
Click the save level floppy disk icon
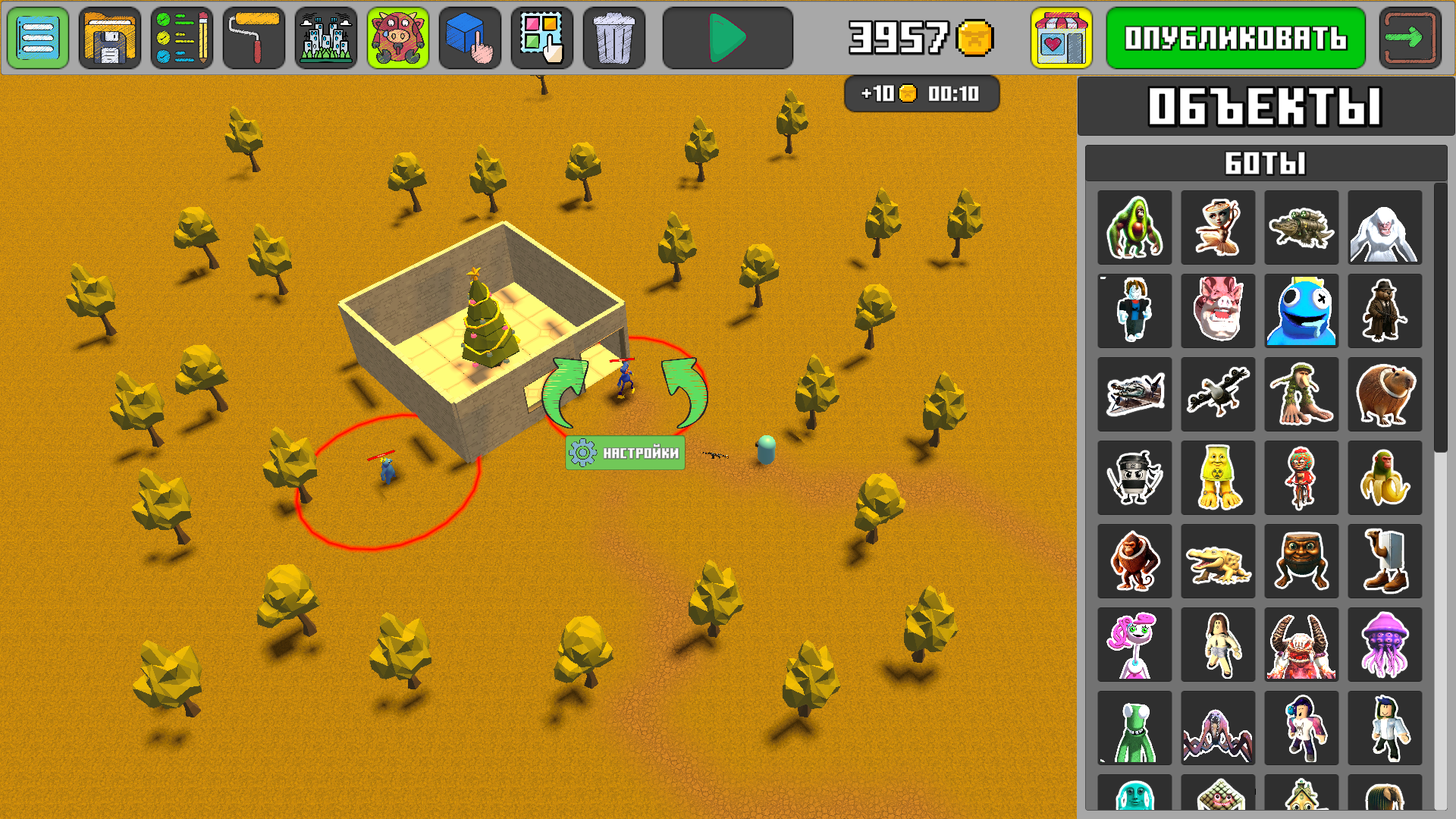click(x=109, y=36)
